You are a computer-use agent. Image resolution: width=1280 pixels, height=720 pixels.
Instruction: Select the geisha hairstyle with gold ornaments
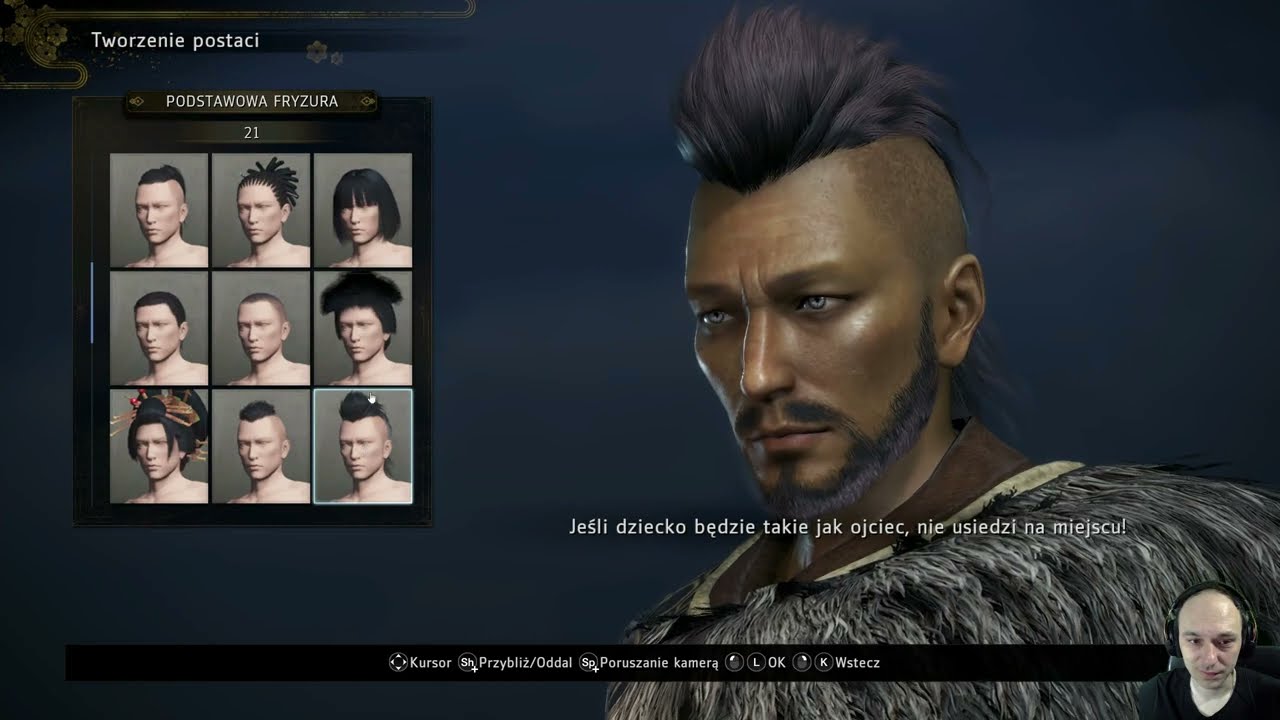click(x=159, y=446)
